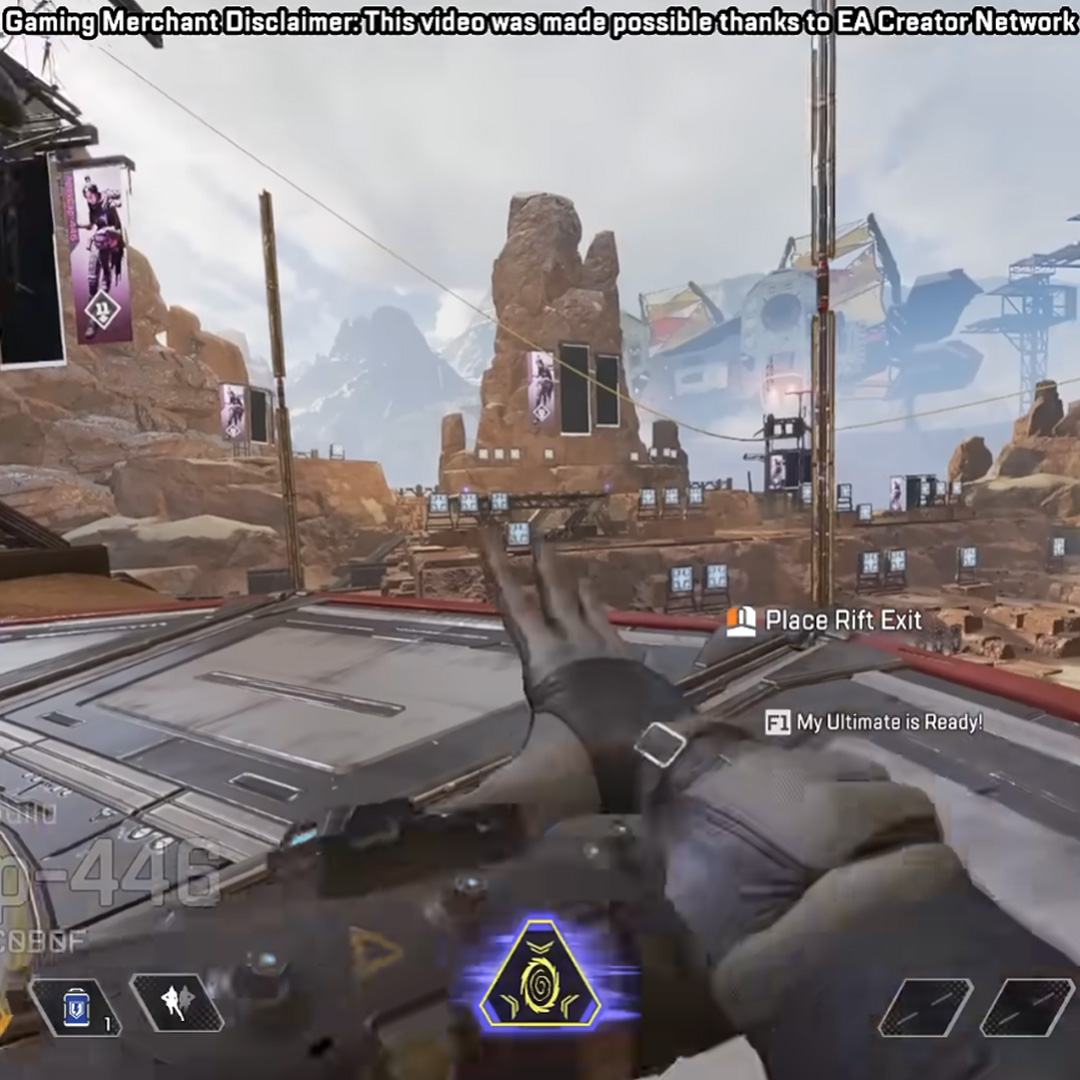Screen dimensions: 1080x1080
Task: Activate Wraith's tactical ability with two running figures
Action: (177, 1003)
